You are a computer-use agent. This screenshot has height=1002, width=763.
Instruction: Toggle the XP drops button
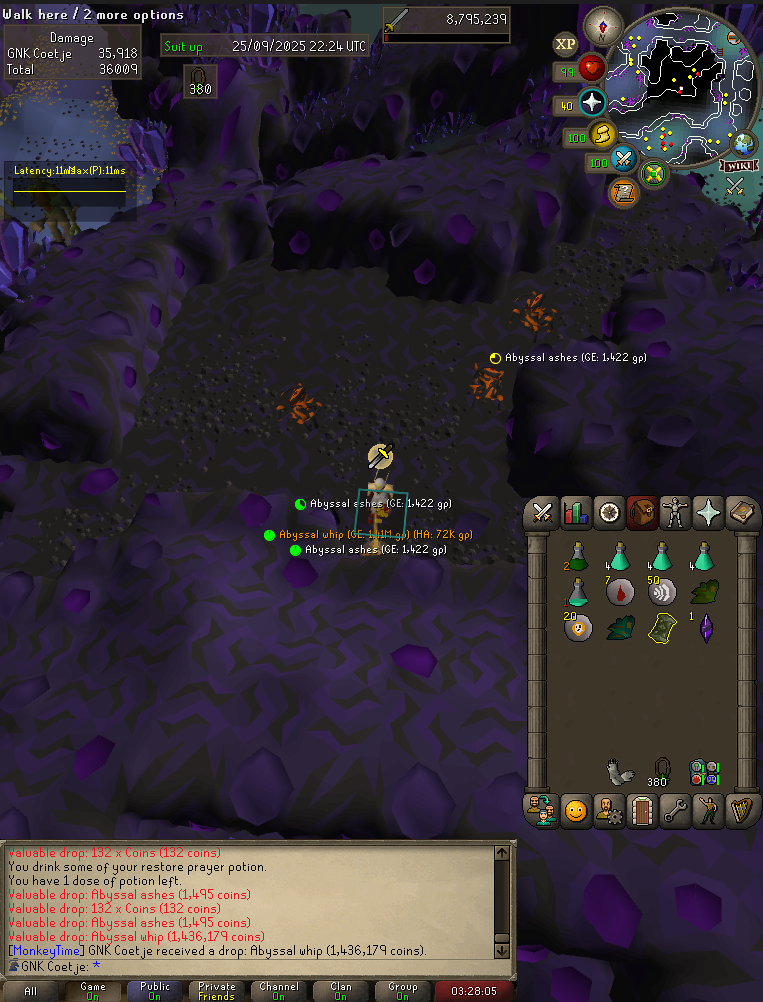[566, 45]
